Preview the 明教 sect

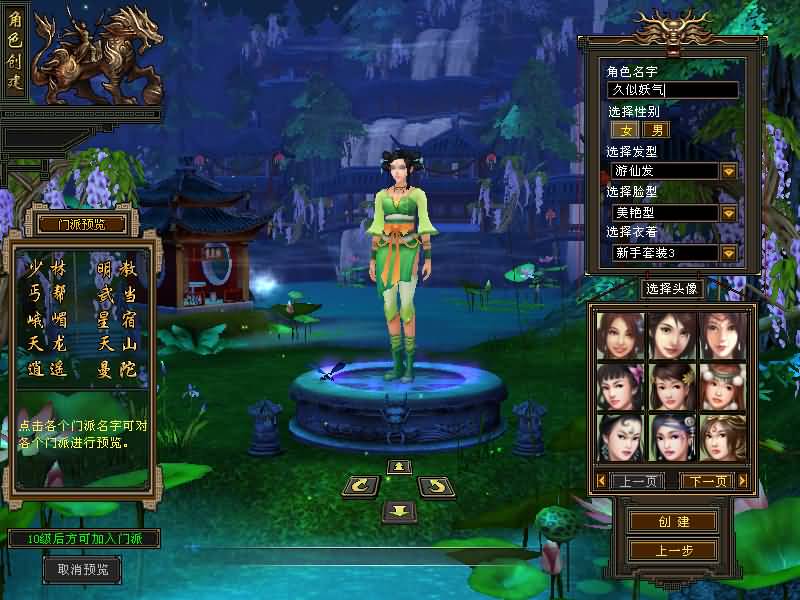pos(116,268)
